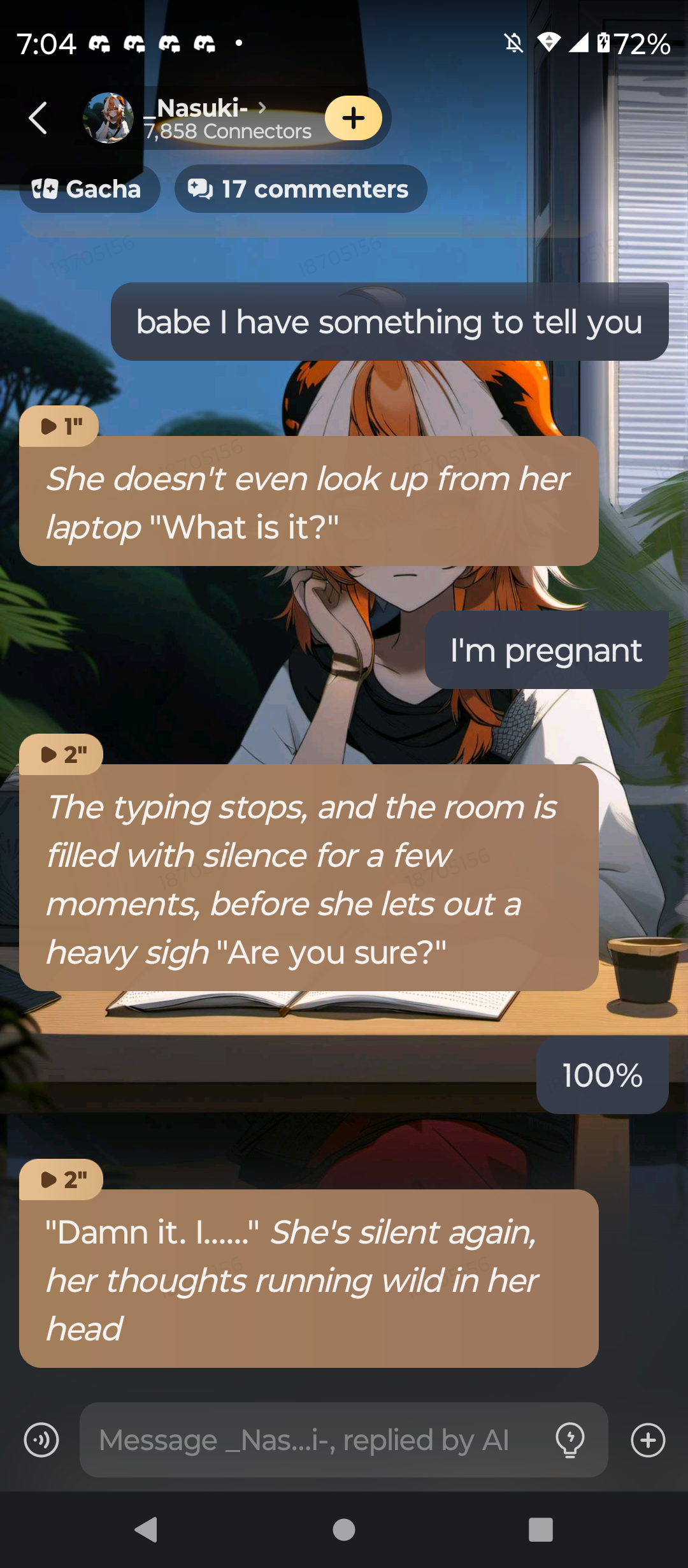Select the "I'm pregnant" message bubble
This screenshot has height=1568, width=688.
click(546, 650)
